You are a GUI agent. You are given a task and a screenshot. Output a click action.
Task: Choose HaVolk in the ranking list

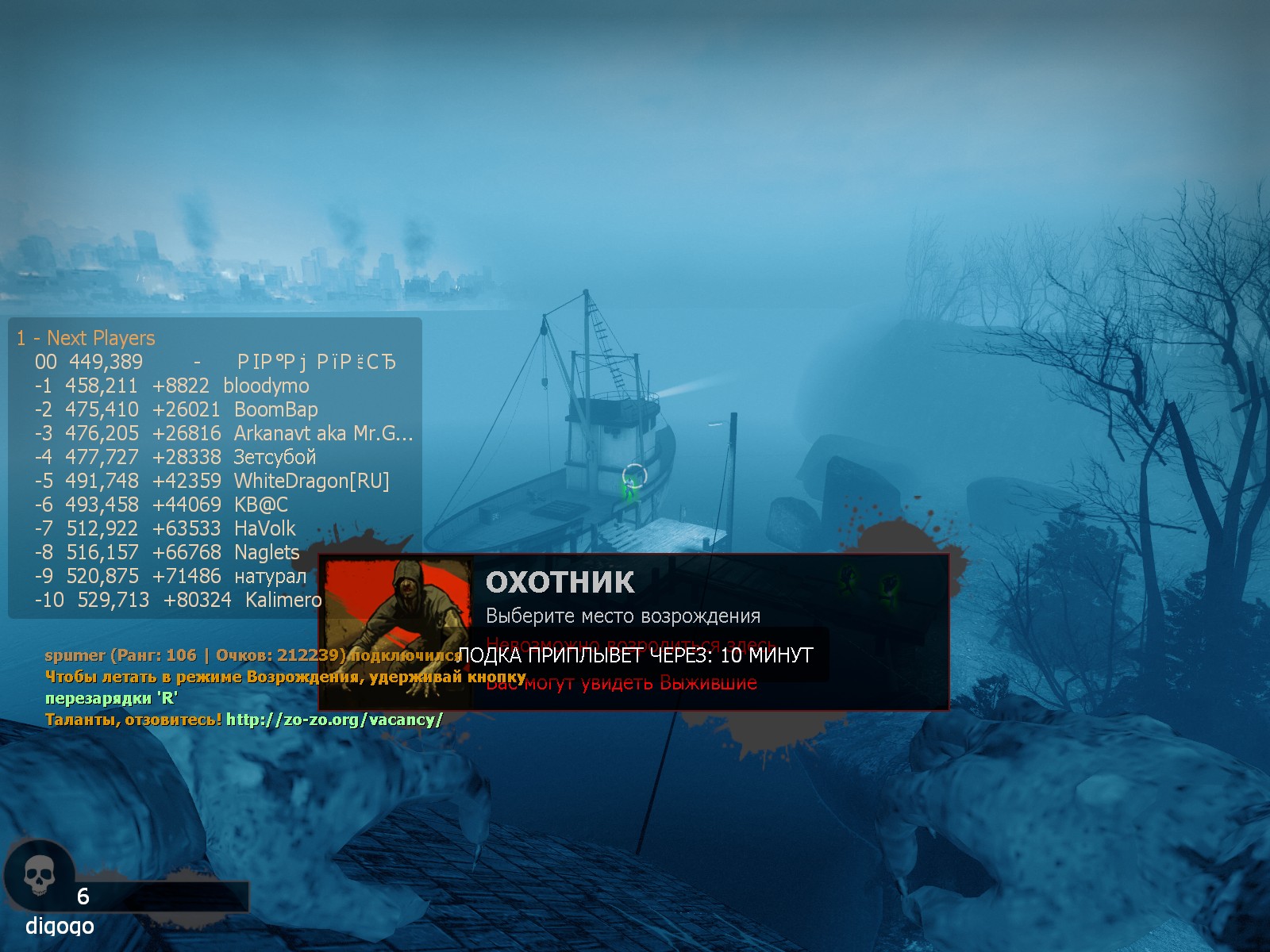click(x=264, y=528)
